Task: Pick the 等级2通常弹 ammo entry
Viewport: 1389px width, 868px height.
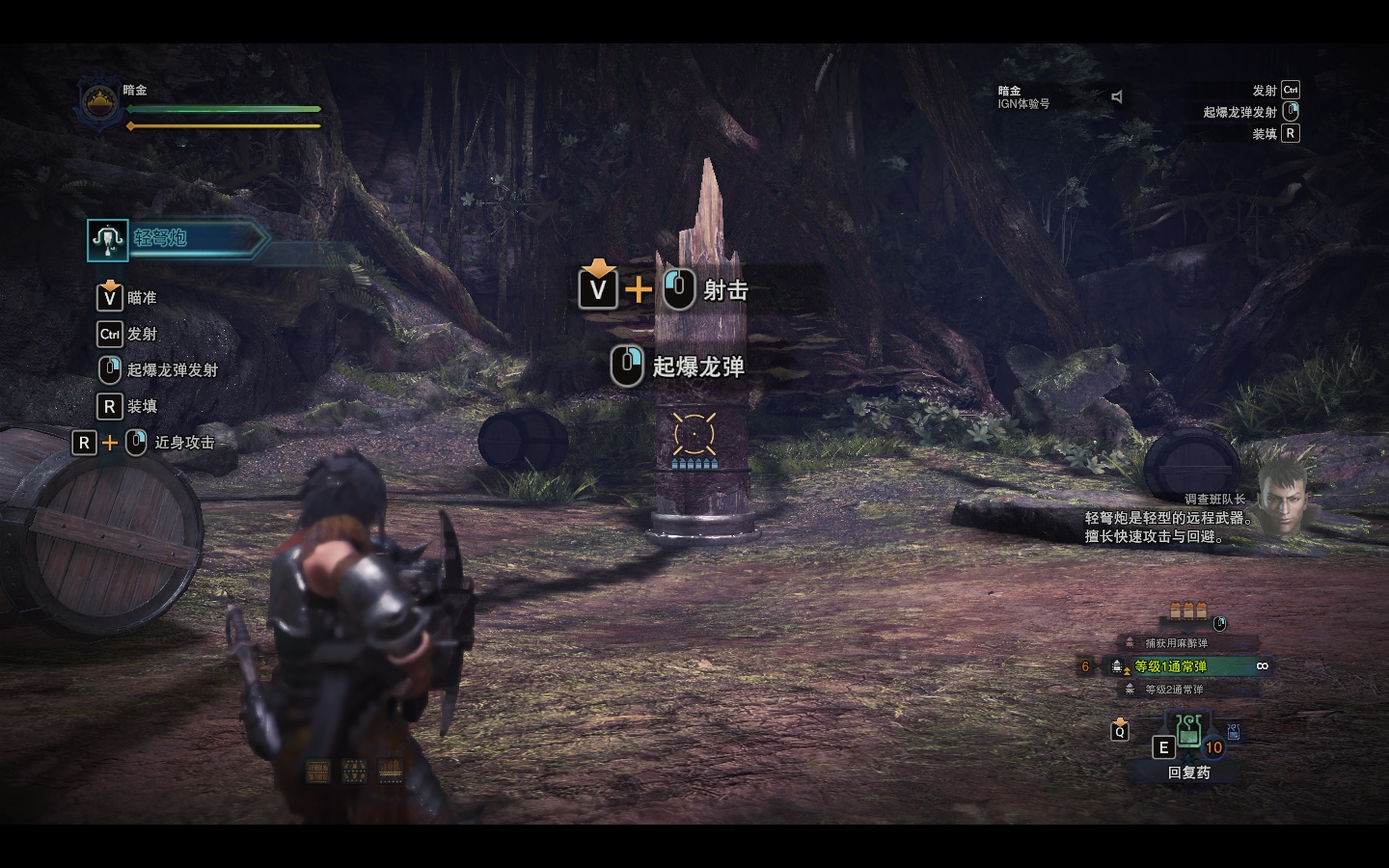Action: 1174,690
